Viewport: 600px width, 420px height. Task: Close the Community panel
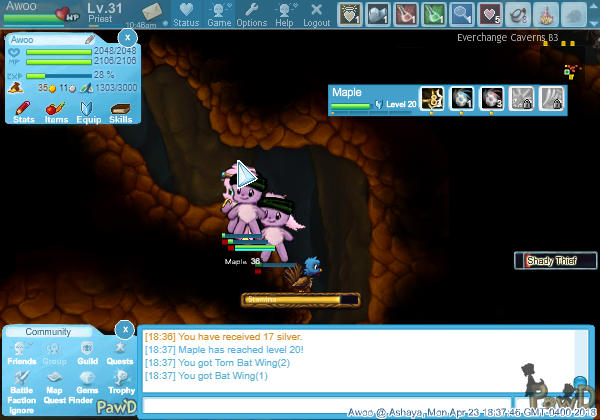point(124,328)
